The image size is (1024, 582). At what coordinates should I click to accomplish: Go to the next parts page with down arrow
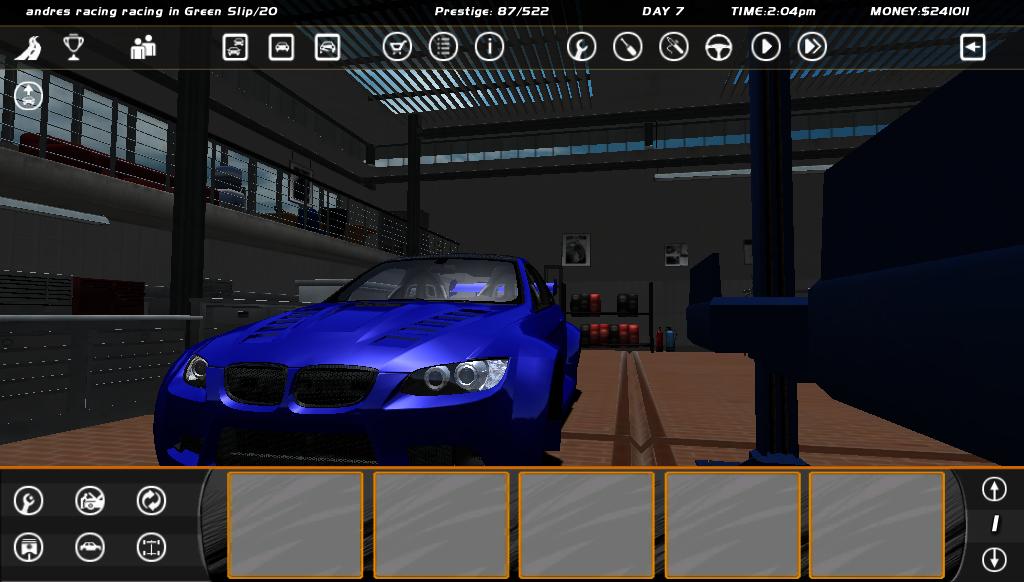click(993, 558)
